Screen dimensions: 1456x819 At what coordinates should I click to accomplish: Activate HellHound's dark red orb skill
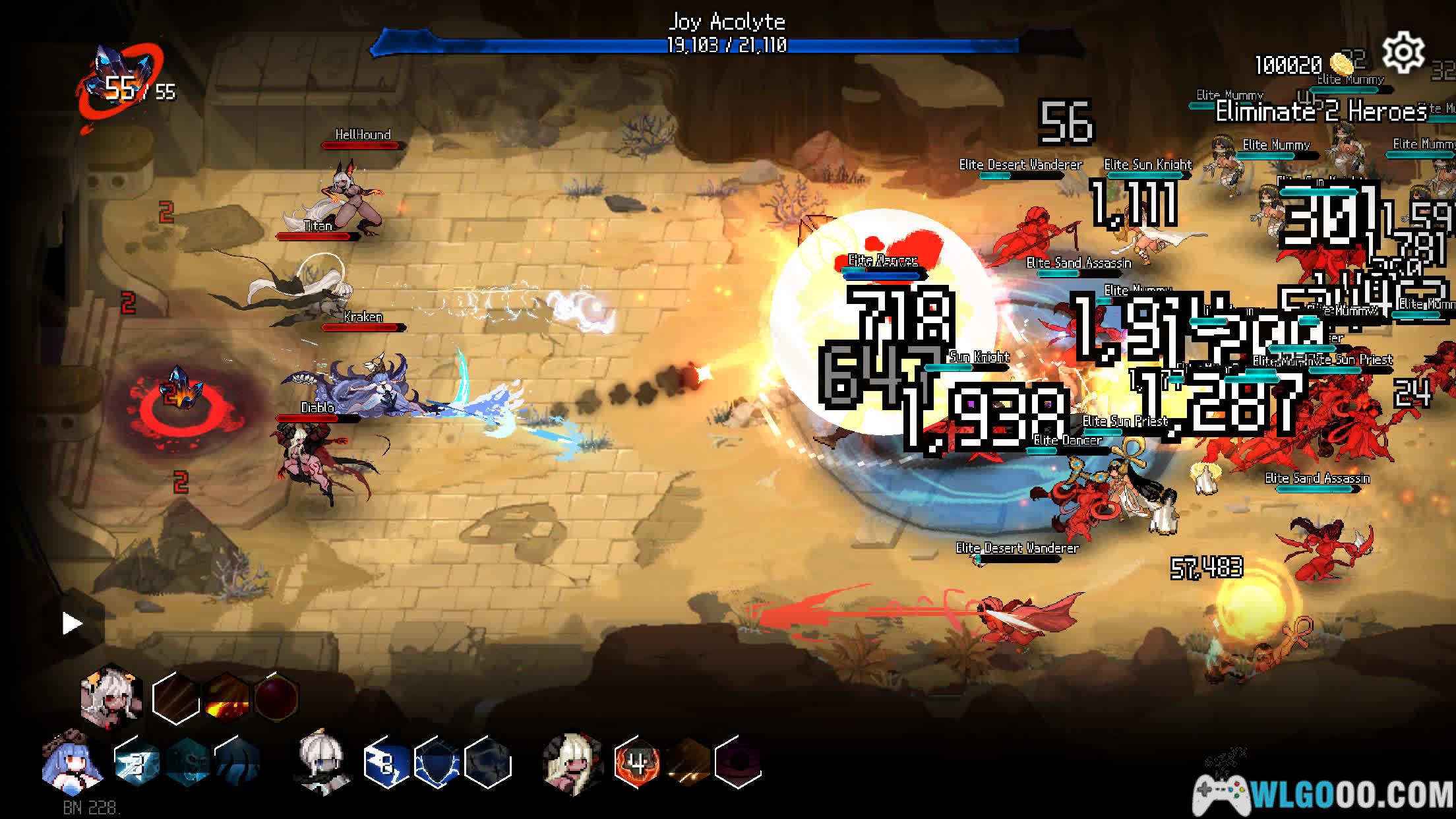276,698
